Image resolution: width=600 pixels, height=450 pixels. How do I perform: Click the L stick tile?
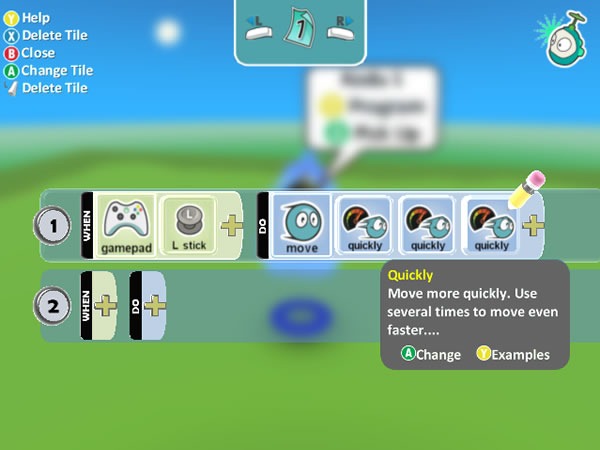click(187, 224)
